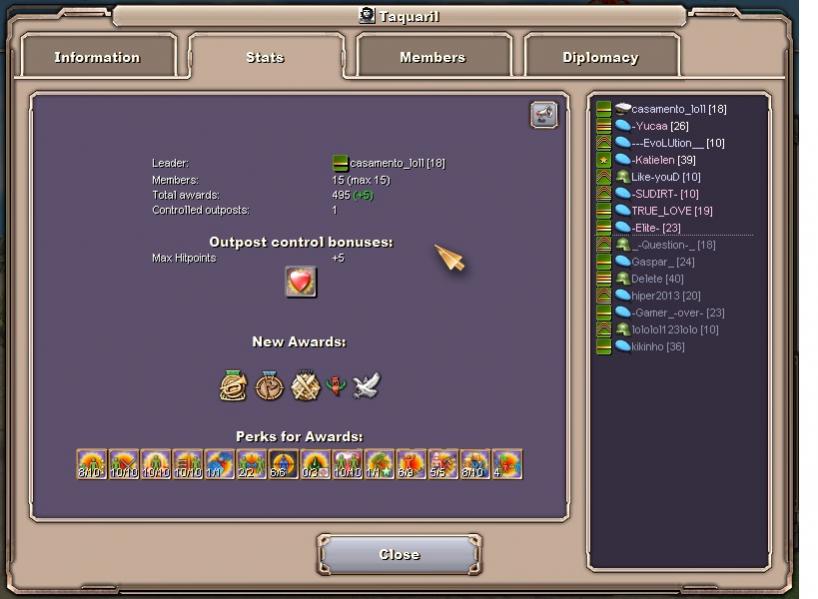Viewport: 818px width, 599px height.
Task: Choose the crossed rifles medal award
Action: [305, 385]
